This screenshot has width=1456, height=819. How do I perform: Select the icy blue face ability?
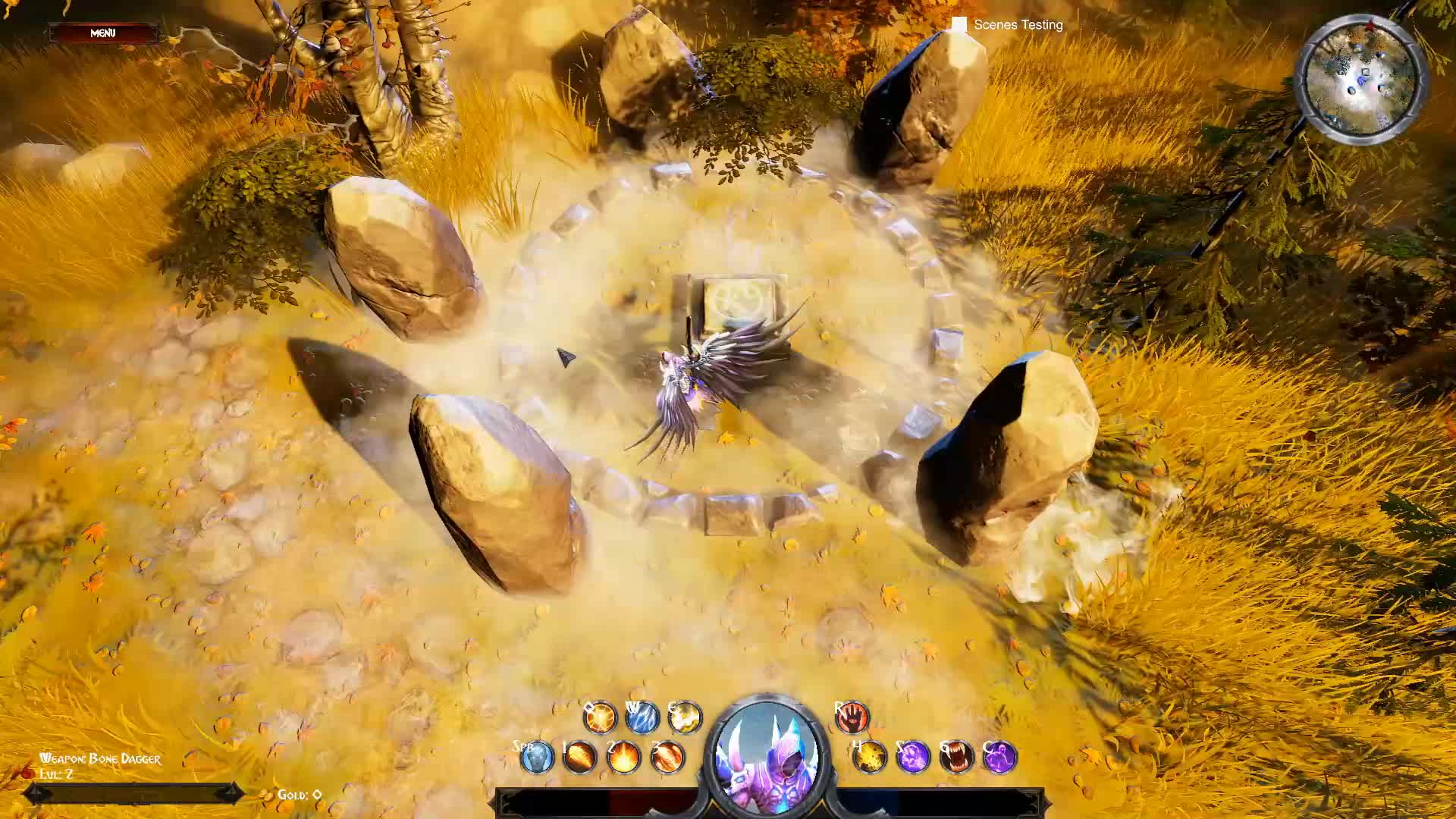[x=537, y=758]
